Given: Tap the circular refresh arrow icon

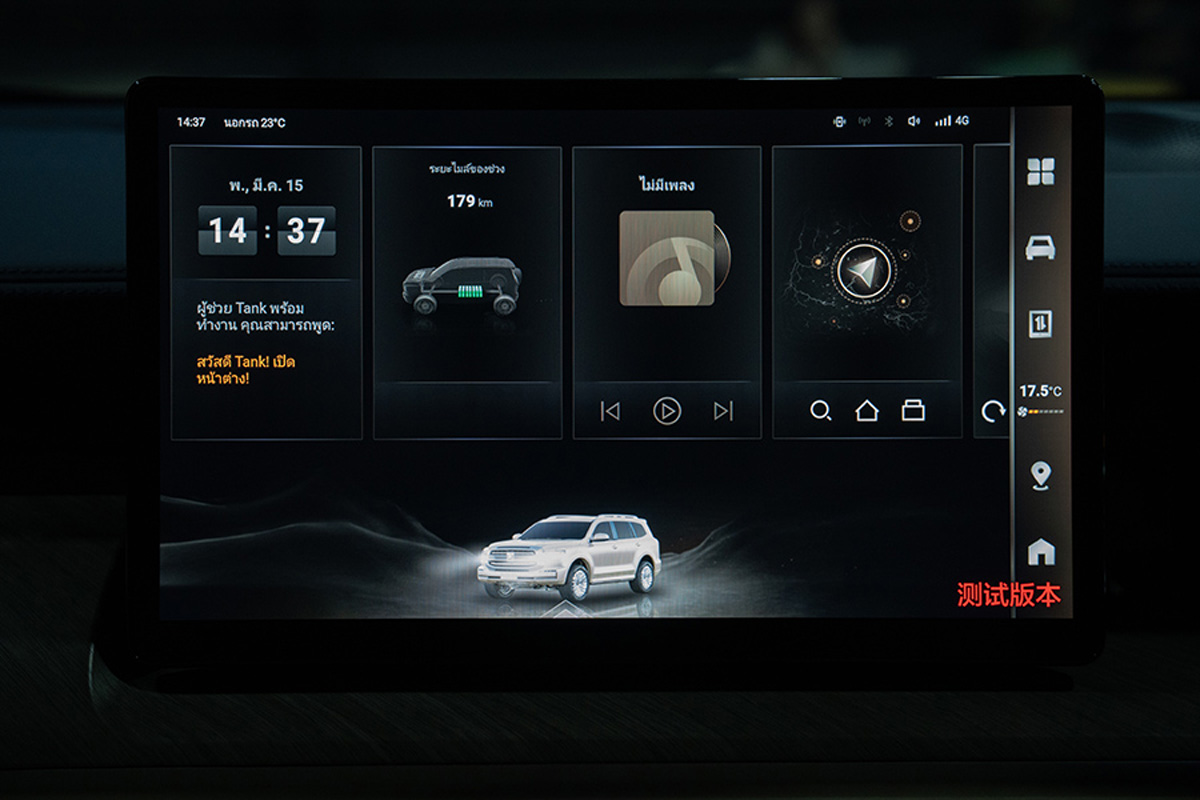Looking at the screenshot, I should tap(992, 412).
